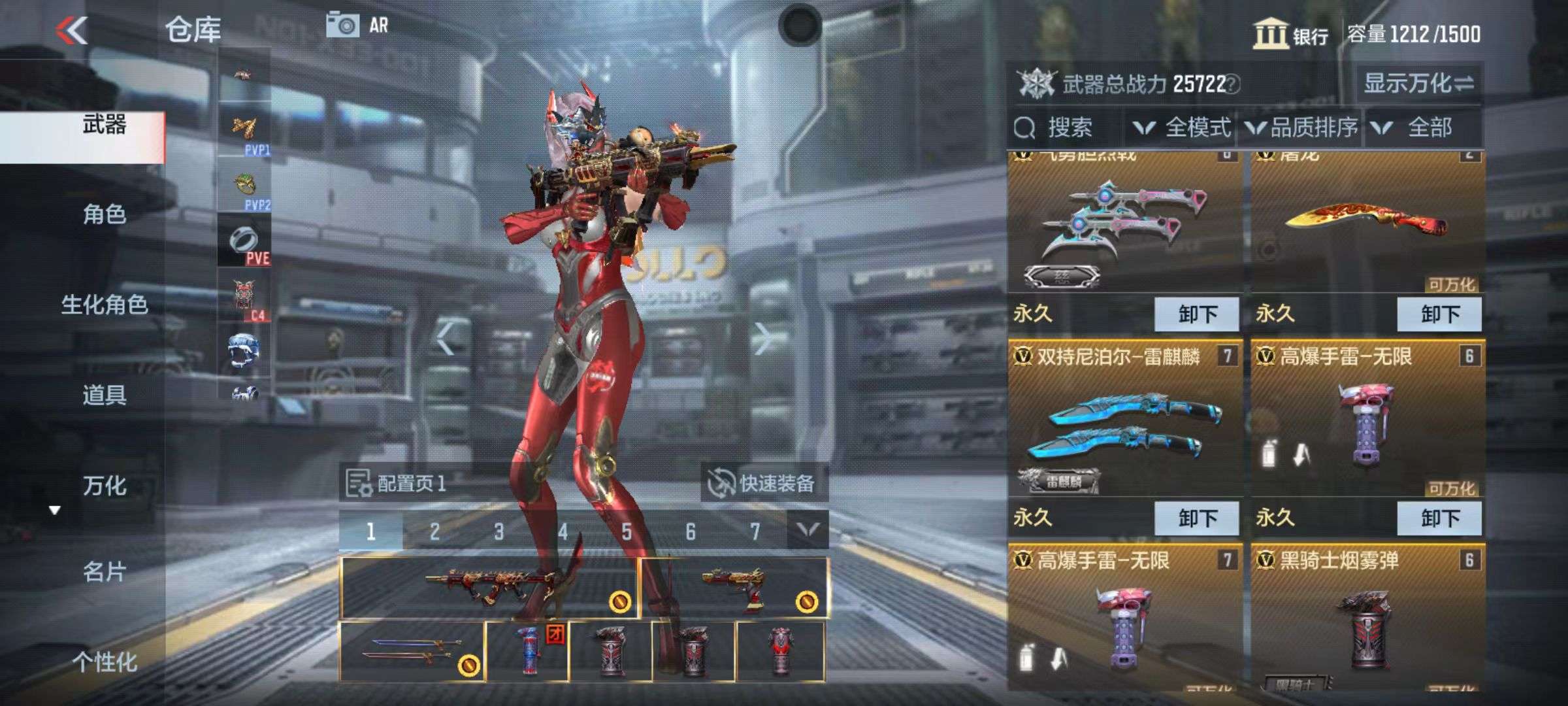Viewport: 1568px width, 706px height.
Task: Unequip the 双持尼泊尔-雷麒麟 knives
Action: point(1196,518)
